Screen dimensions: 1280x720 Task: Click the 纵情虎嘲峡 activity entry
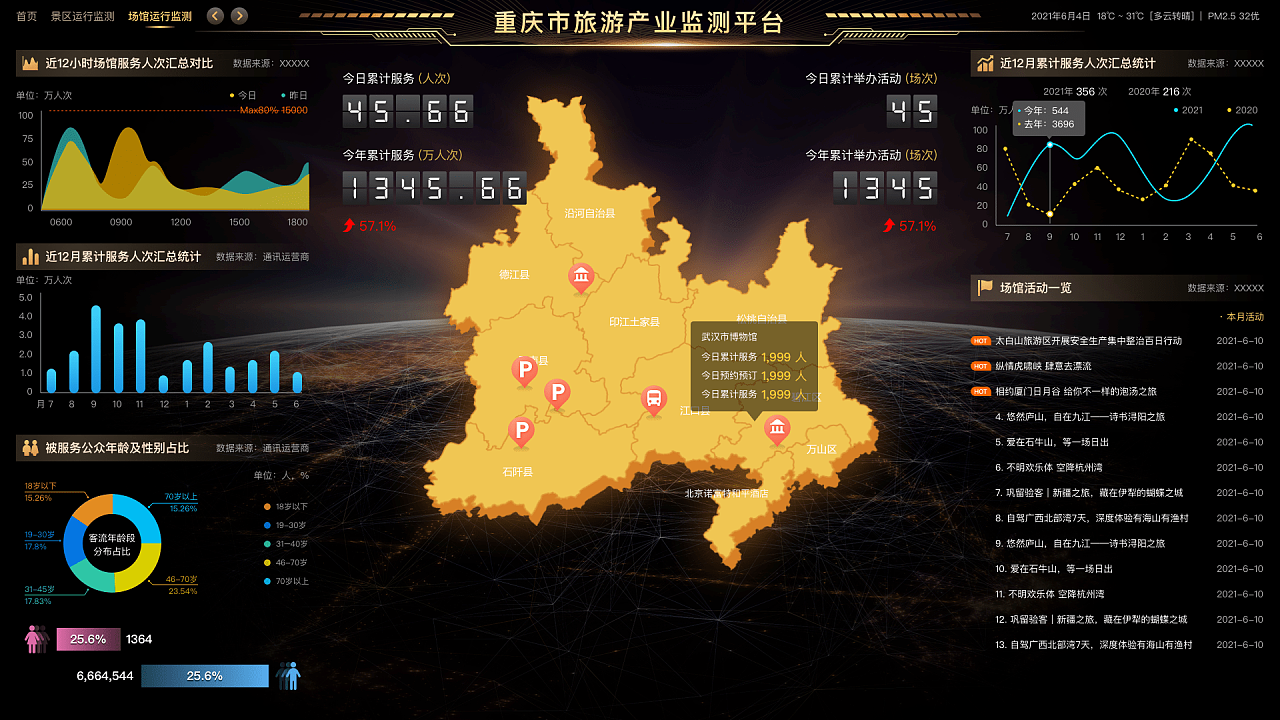pyautogui.click(x=1043, y=366)
